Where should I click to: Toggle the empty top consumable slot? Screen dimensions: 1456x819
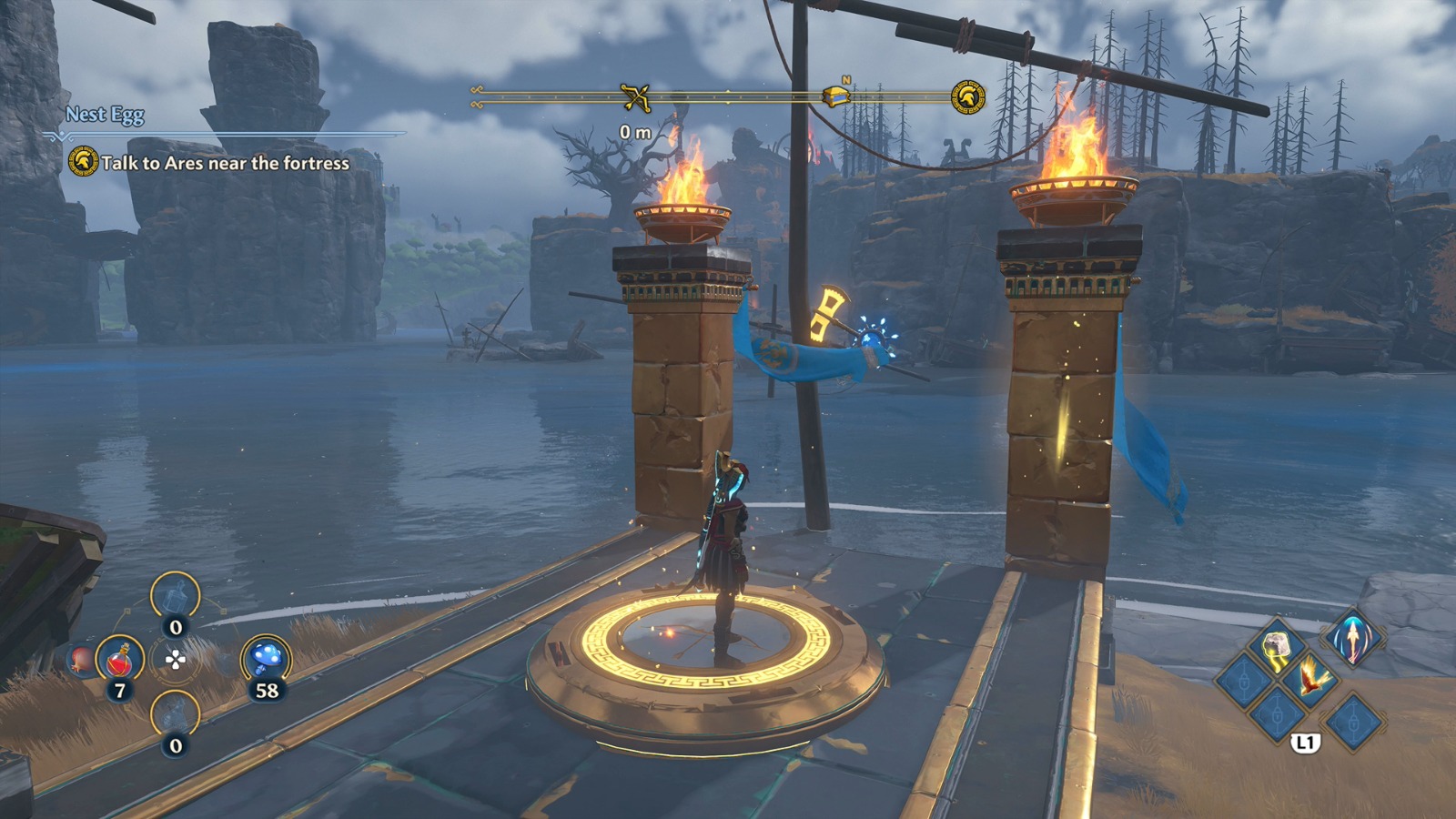(x=175, y=594)
